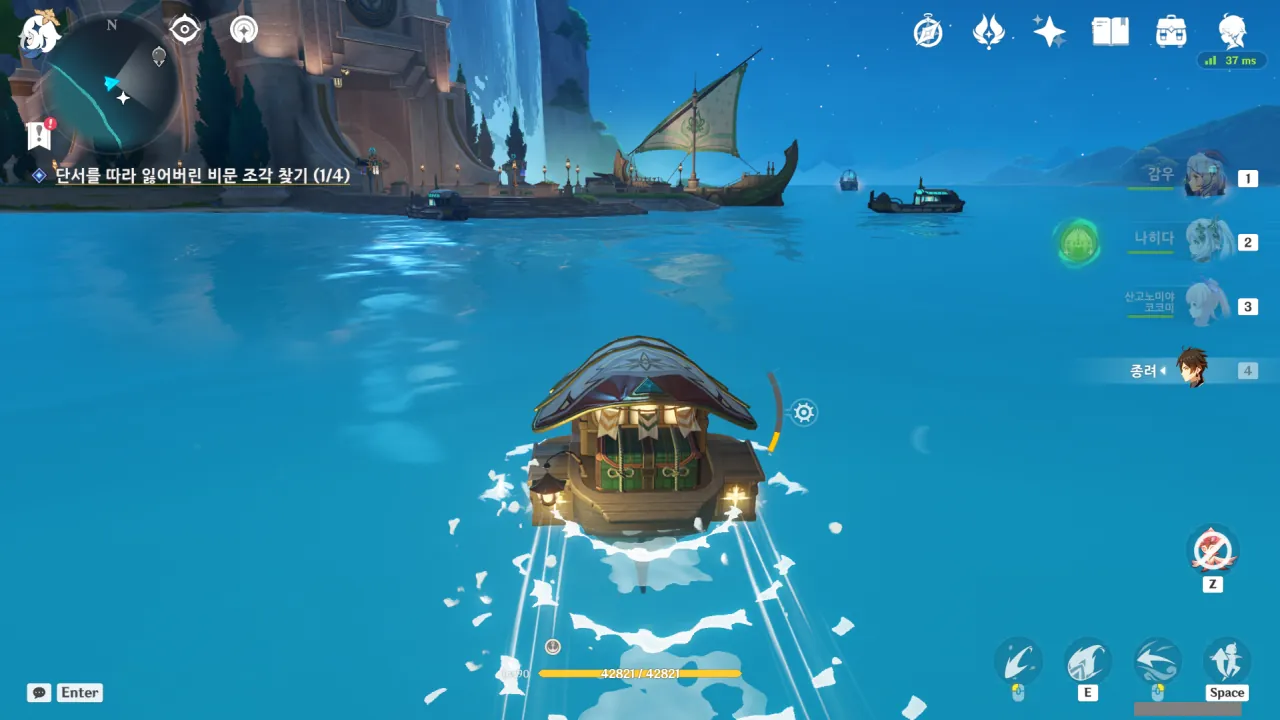Activate the Z disembark boat icon
Screen dimensions: 1280x720
click(1212, 551)
